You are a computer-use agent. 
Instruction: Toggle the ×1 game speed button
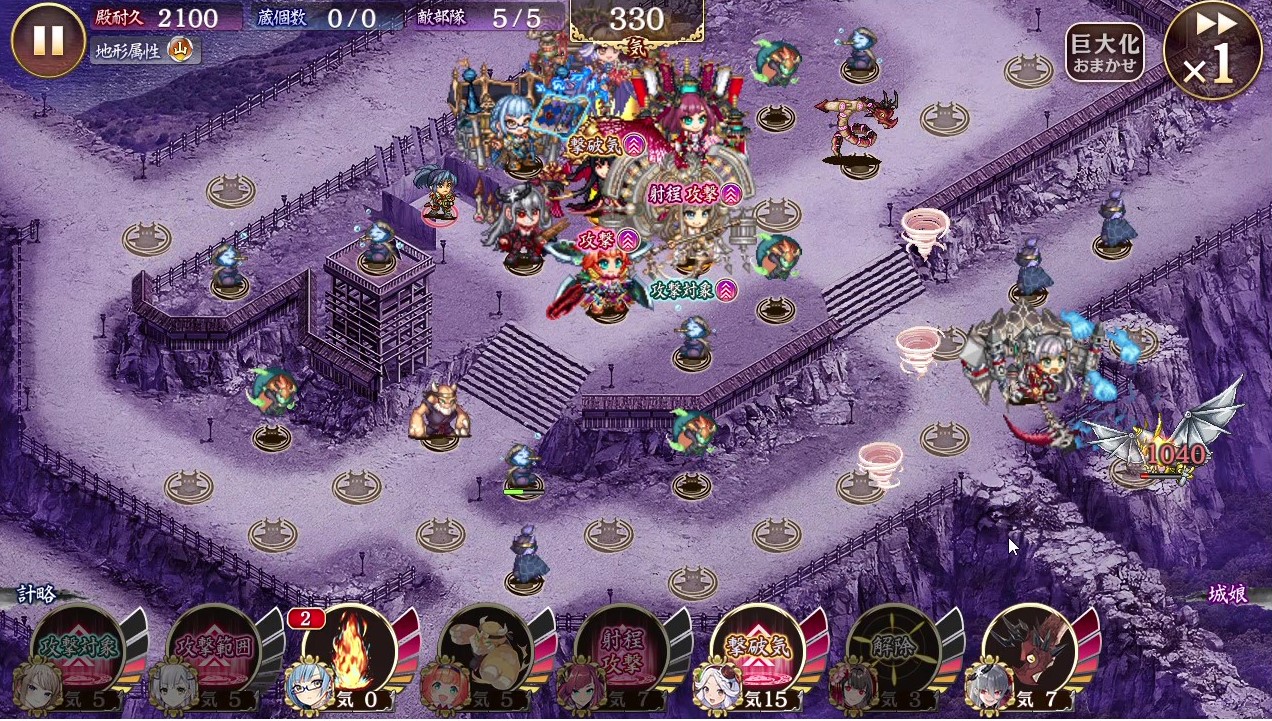coord(1211,52)
